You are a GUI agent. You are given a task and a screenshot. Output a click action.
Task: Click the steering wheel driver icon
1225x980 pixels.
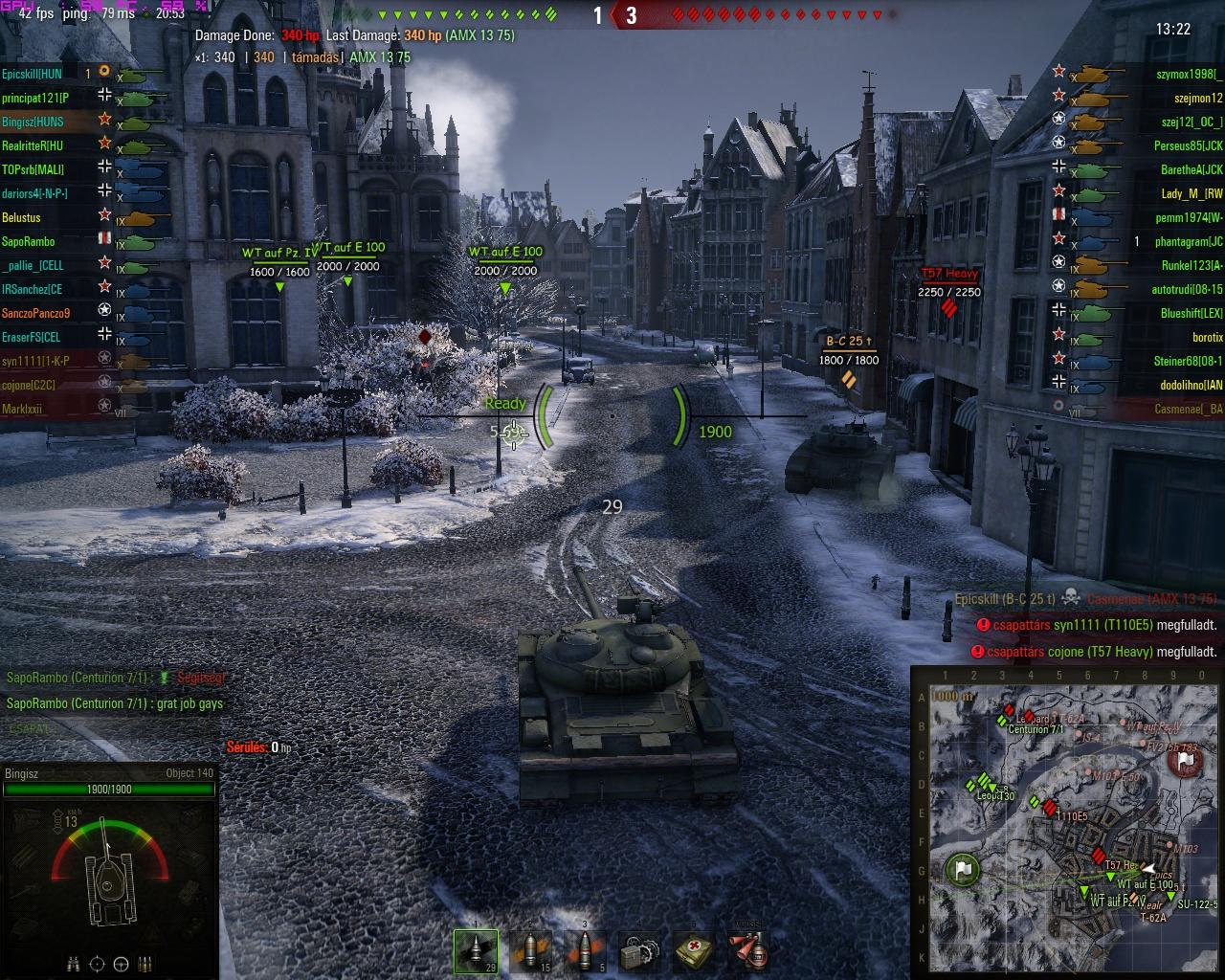click(122, 964)
